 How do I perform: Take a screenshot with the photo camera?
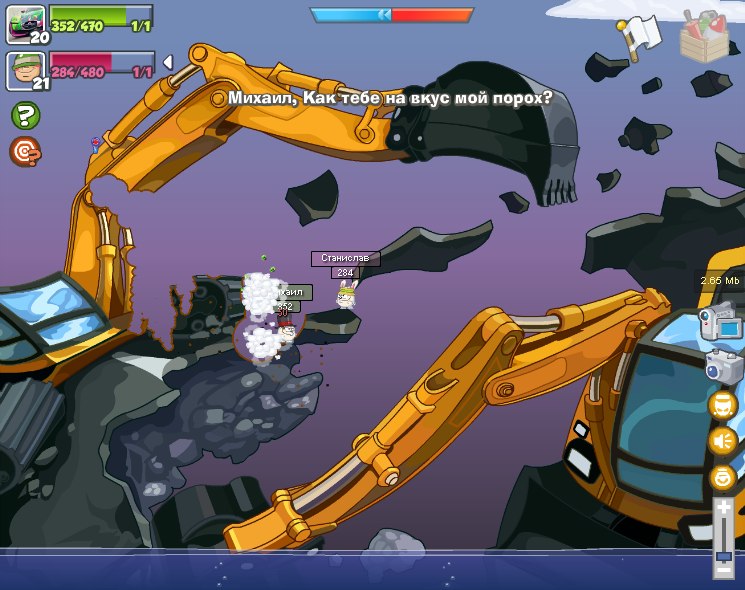coord(721,365)
